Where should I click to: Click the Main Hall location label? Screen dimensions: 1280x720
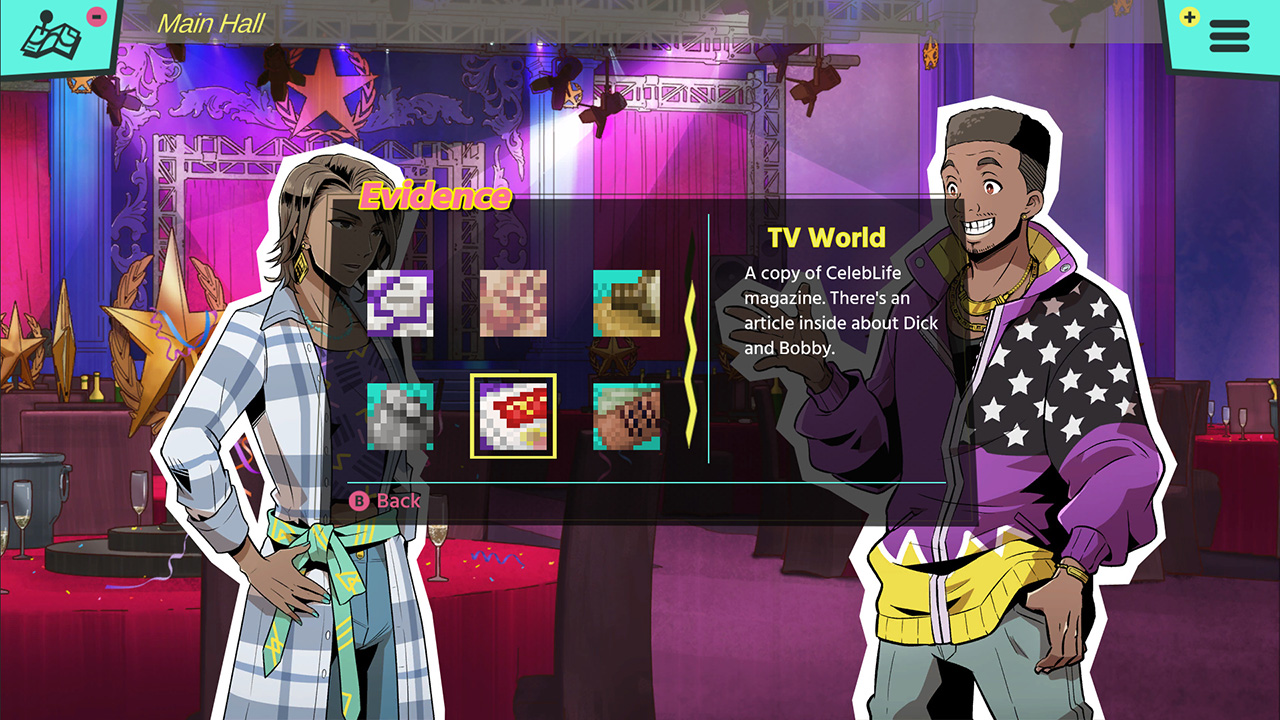[211, 24]
